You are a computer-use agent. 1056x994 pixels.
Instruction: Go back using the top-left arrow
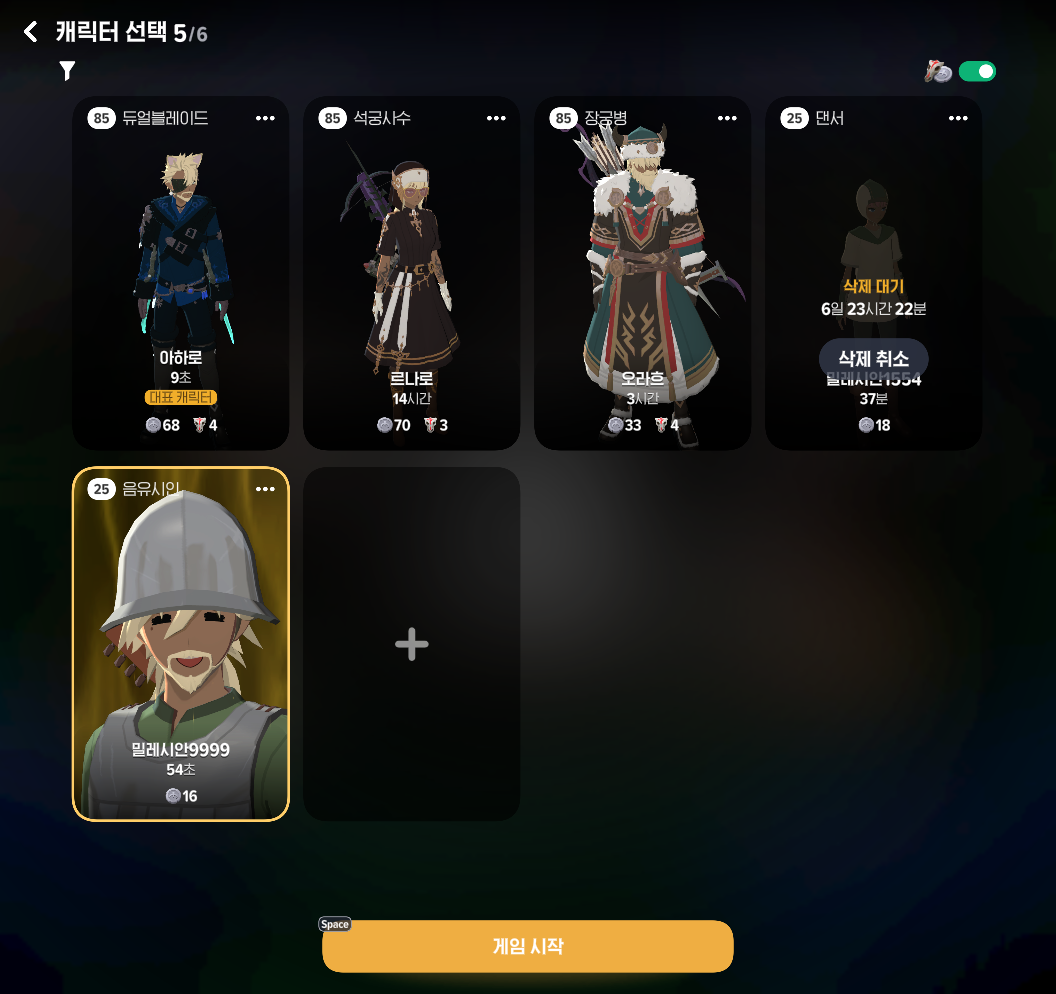tap(31, 33)
